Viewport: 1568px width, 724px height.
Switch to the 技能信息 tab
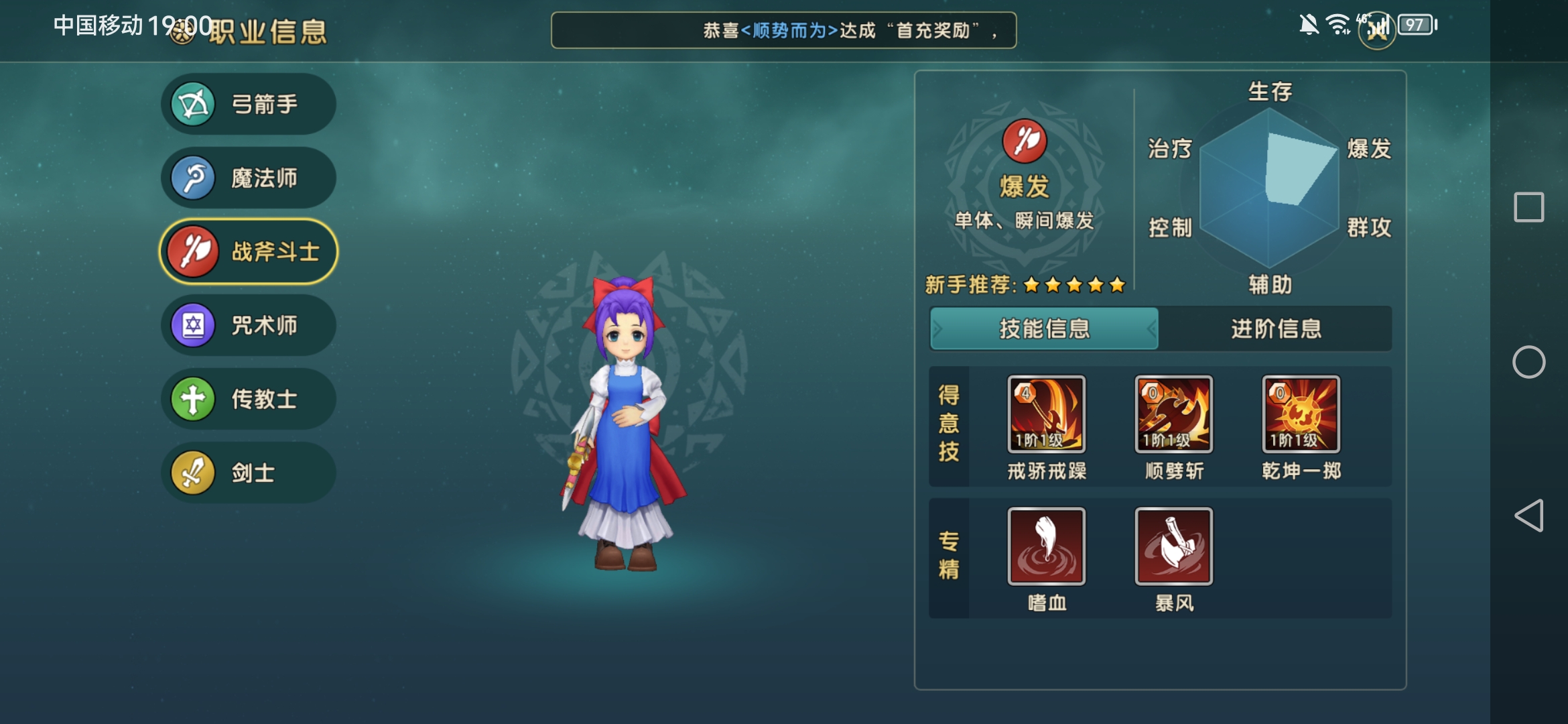pos(1044,328)
